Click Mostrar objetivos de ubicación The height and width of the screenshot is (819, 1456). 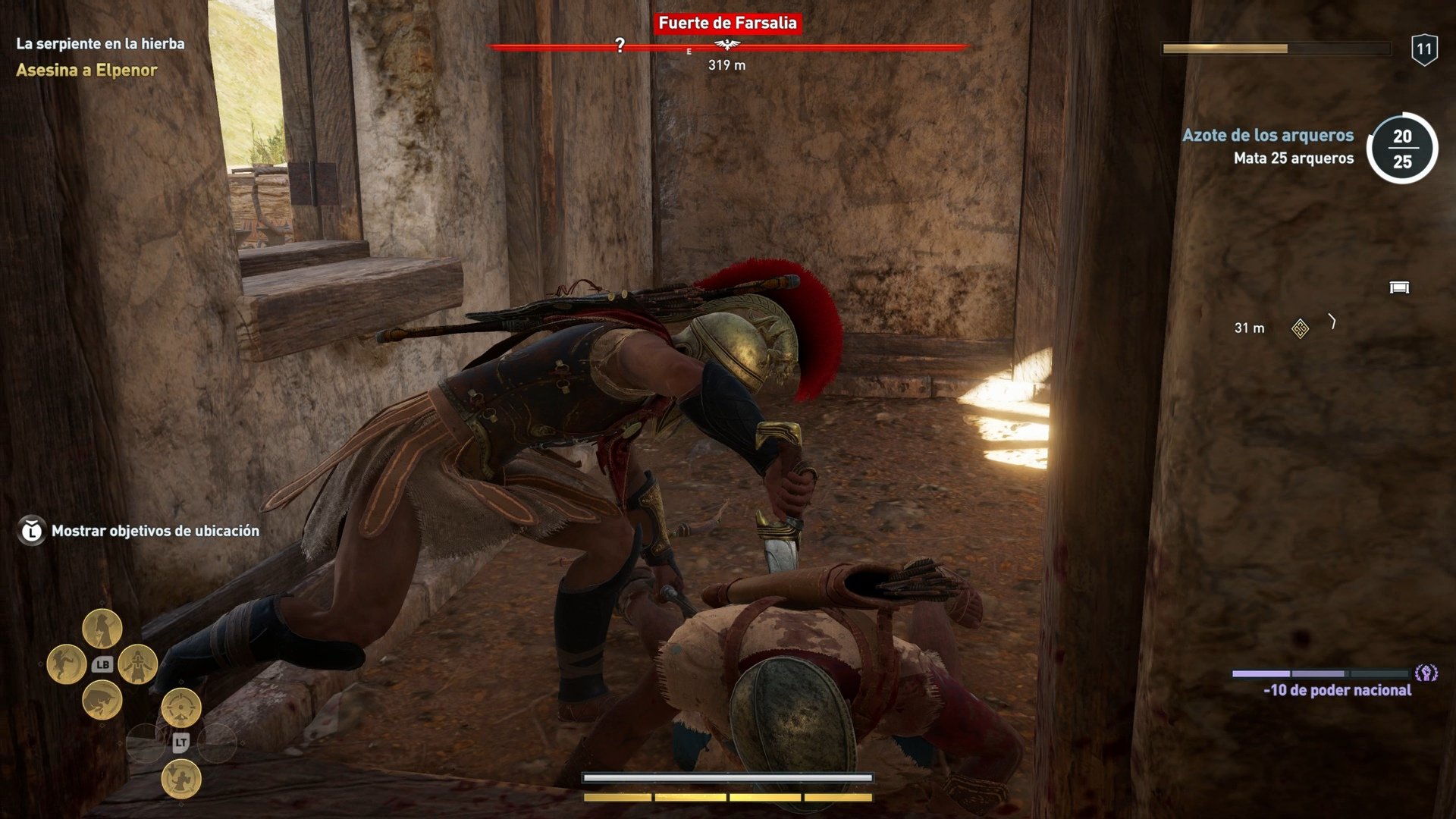pos(154,532)
